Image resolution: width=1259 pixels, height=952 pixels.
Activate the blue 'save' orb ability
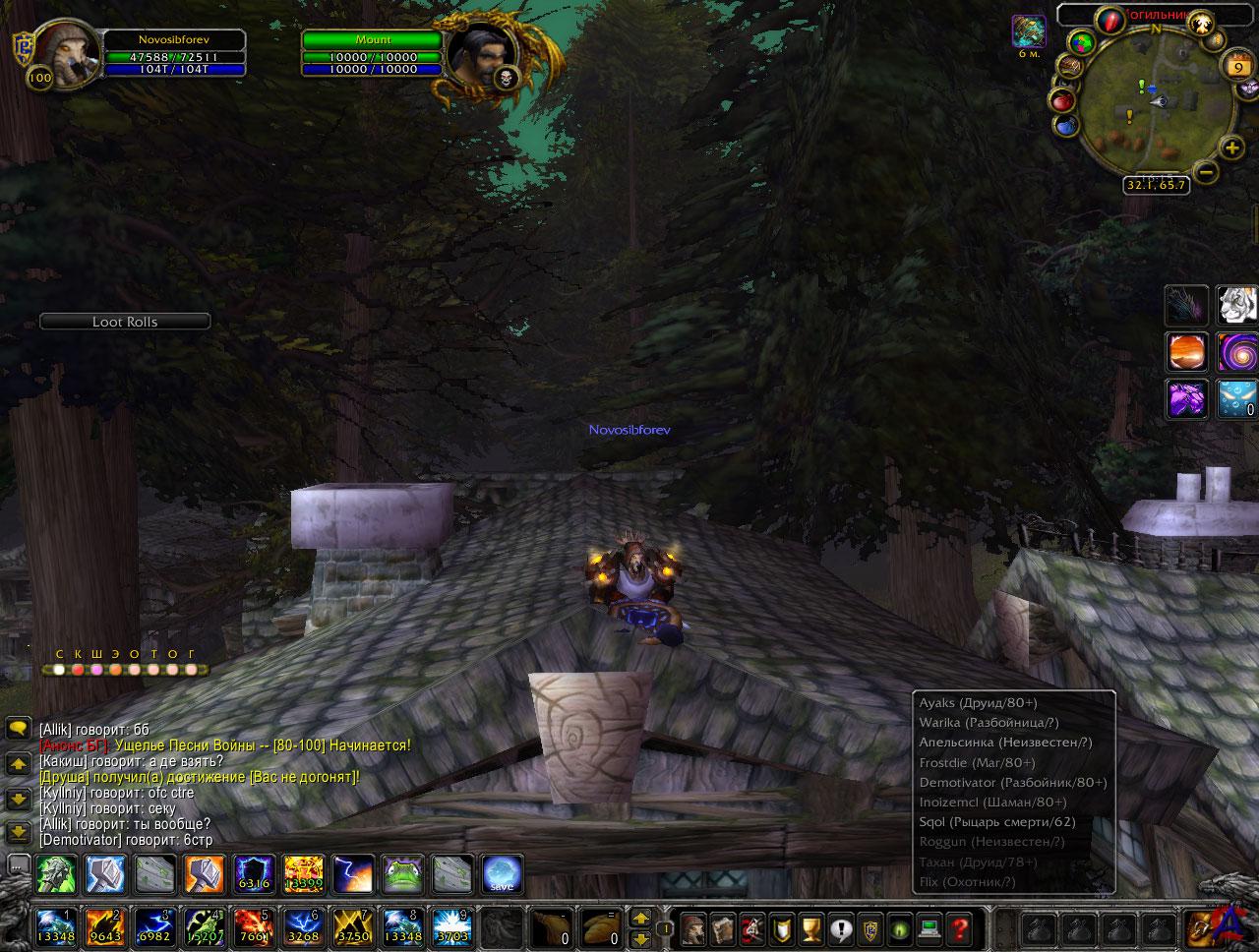coord(502,873)
